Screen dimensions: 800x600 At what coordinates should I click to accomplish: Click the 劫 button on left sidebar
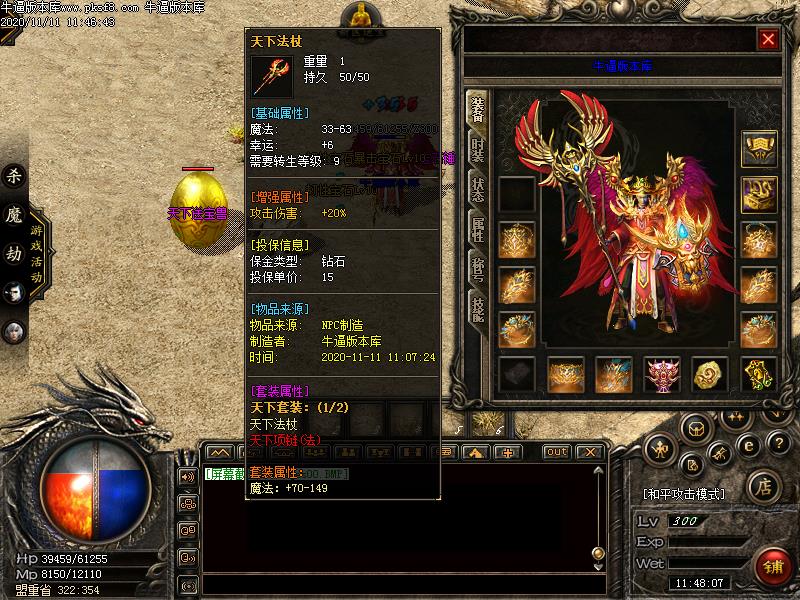coord(14,254)
